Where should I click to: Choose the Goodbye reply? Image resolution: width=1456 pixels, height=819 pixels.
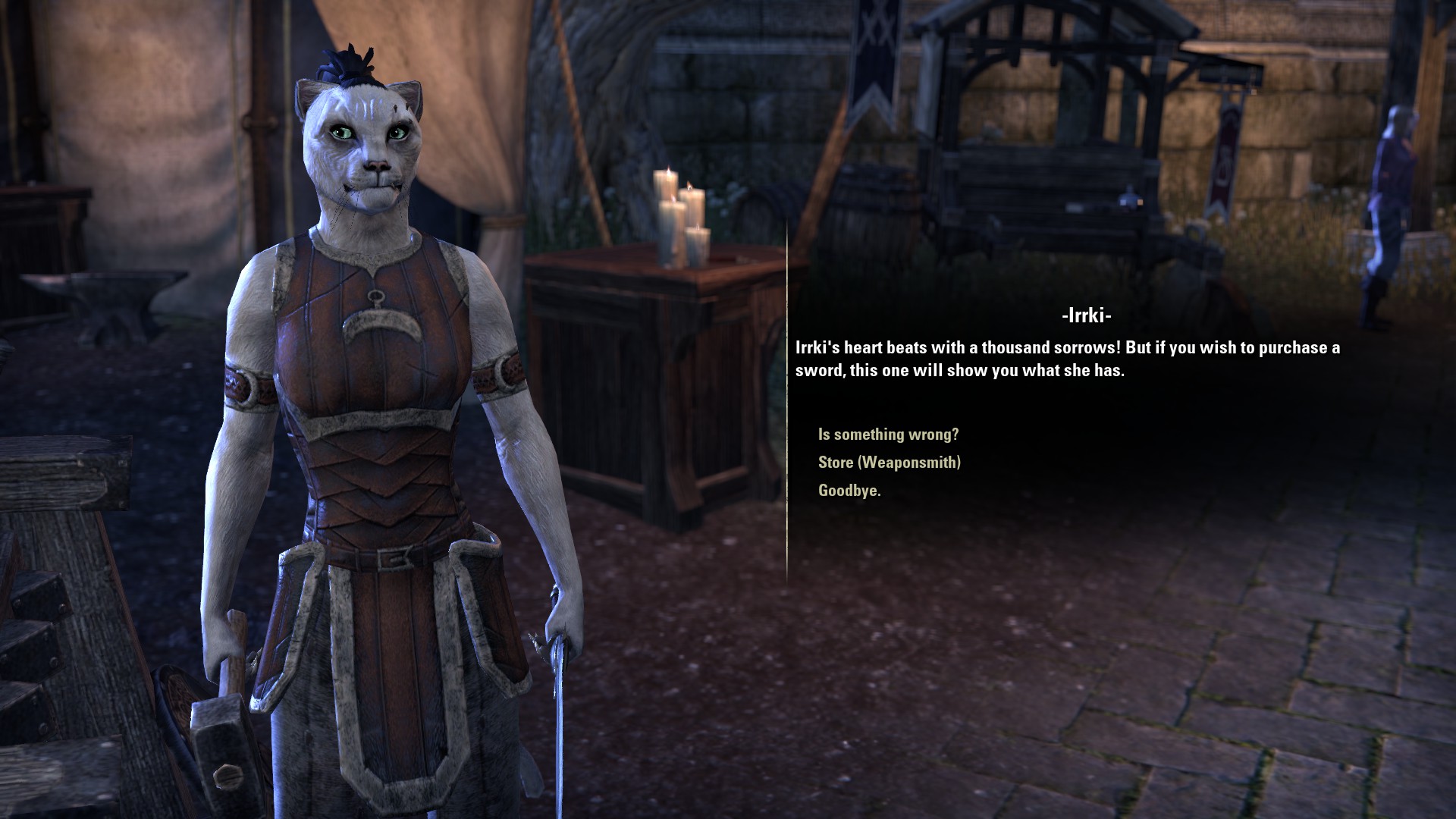click(x=849, y=491)
